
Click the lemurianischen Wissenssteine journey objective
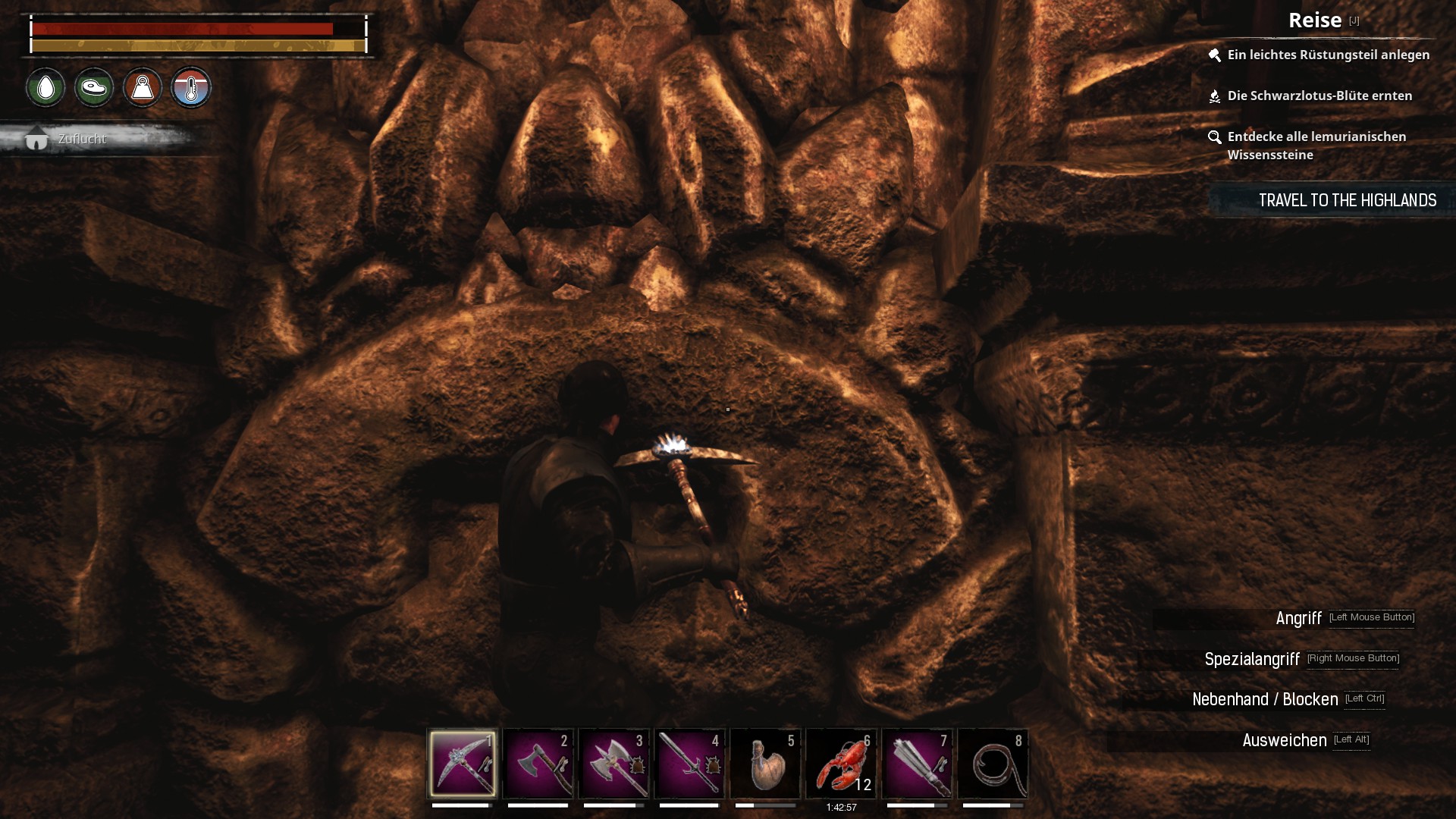1316,146
